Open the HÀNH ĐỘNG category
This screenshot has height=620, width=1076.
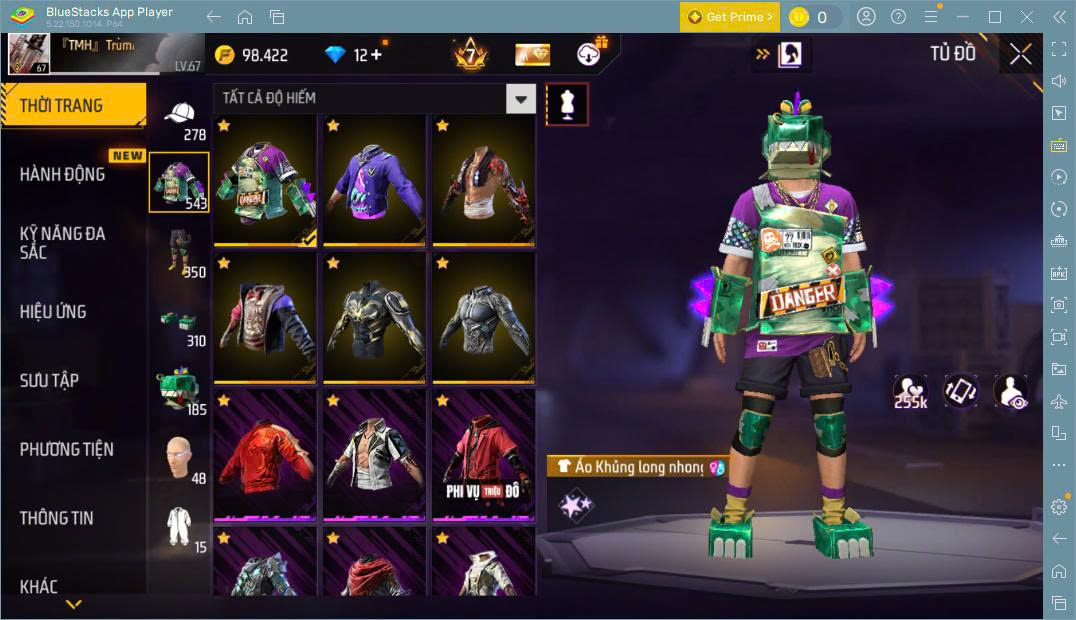(63, 174)
